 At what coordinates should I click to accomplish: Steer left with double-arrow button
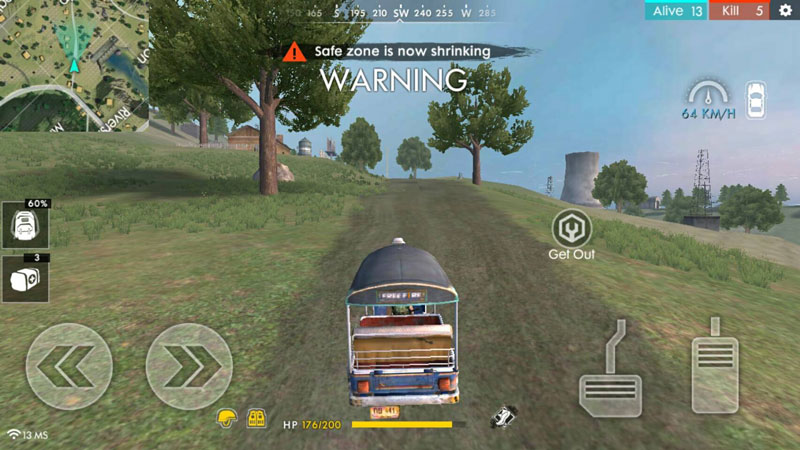[69, 366]
